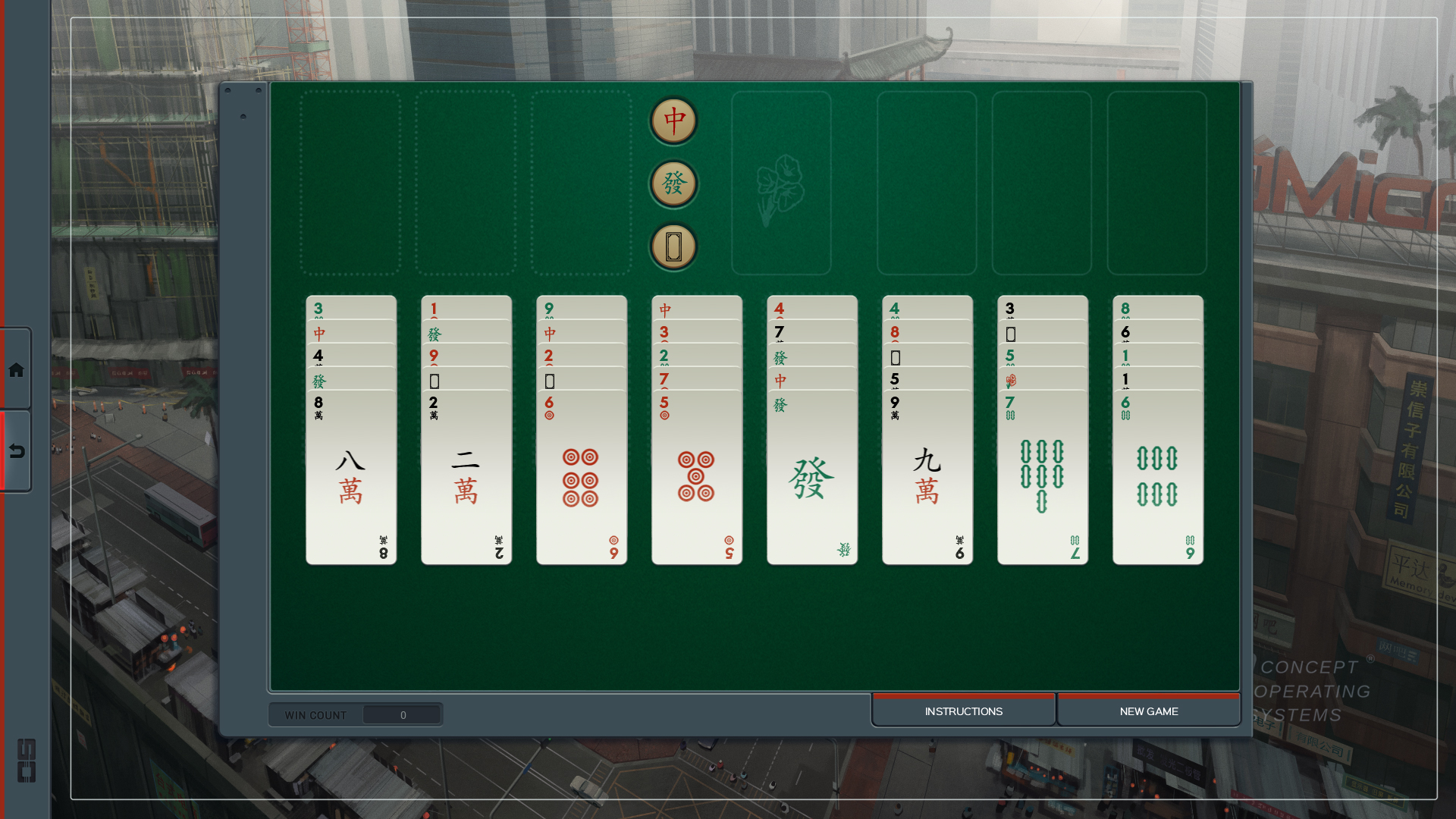1456x819 pixels.
Task: Pick up the 5 of coins card
Action: pyautogui.click(x=696, y=478)
